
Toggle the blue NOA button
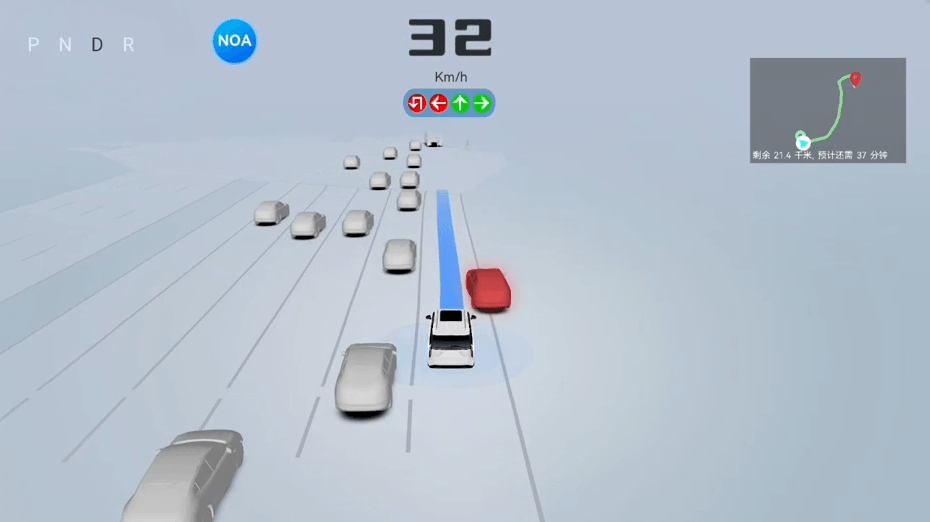(x=234, y=42)
